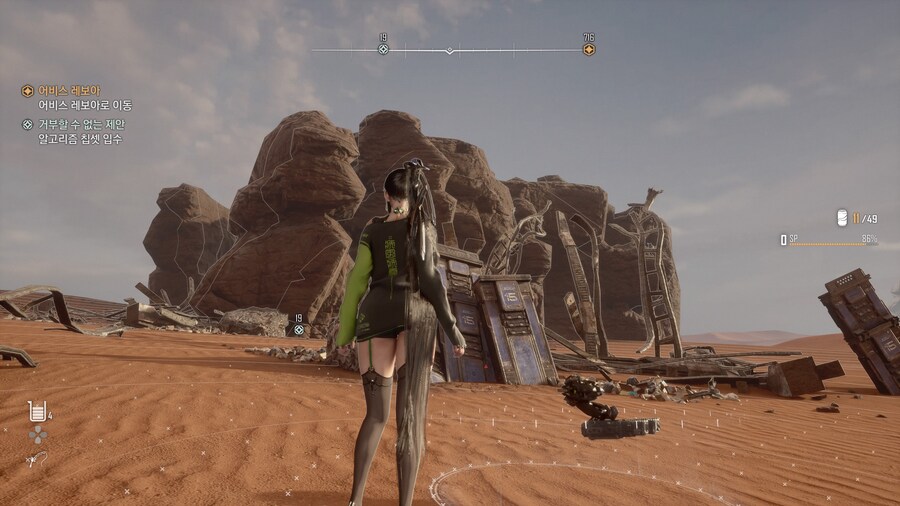Click the orange main quest marker on compass
The width and height of the screenshot is (900, 506).
click(x=588, y=49)
